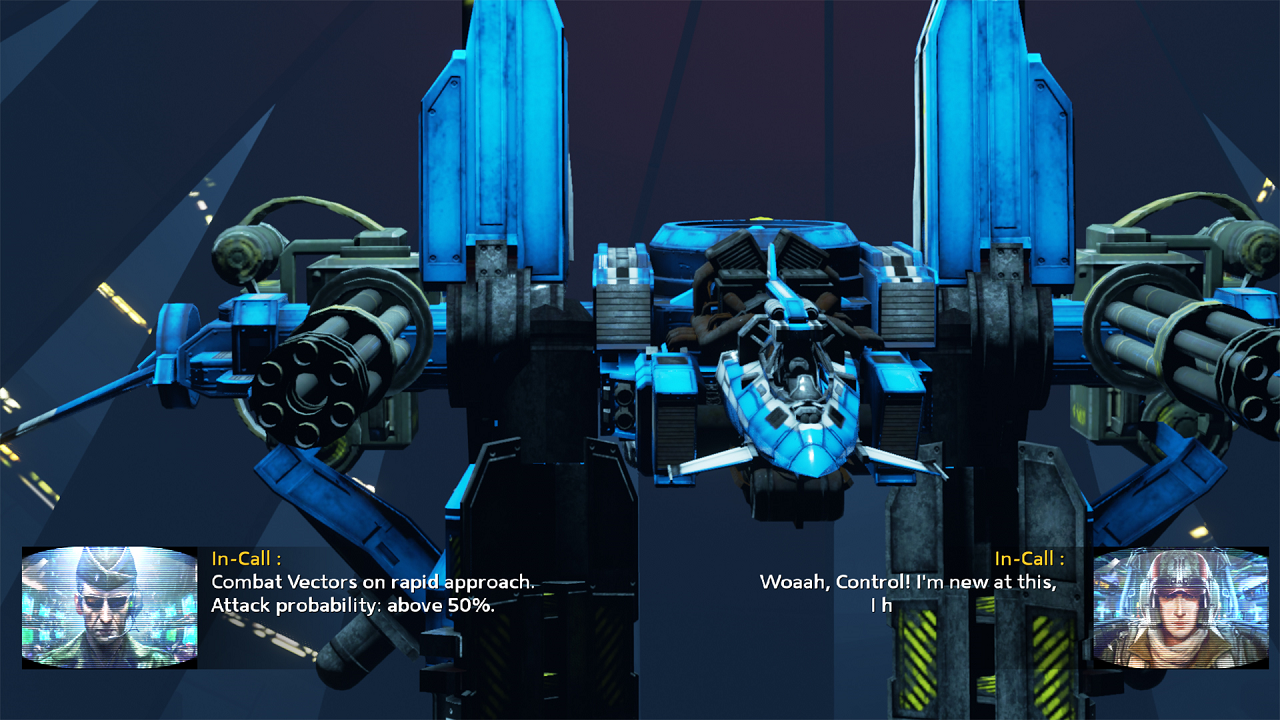The width and height of the screenshot is (1280, 720).
Task: Click the checkered block left of the engine
Action: pos(627,275)
